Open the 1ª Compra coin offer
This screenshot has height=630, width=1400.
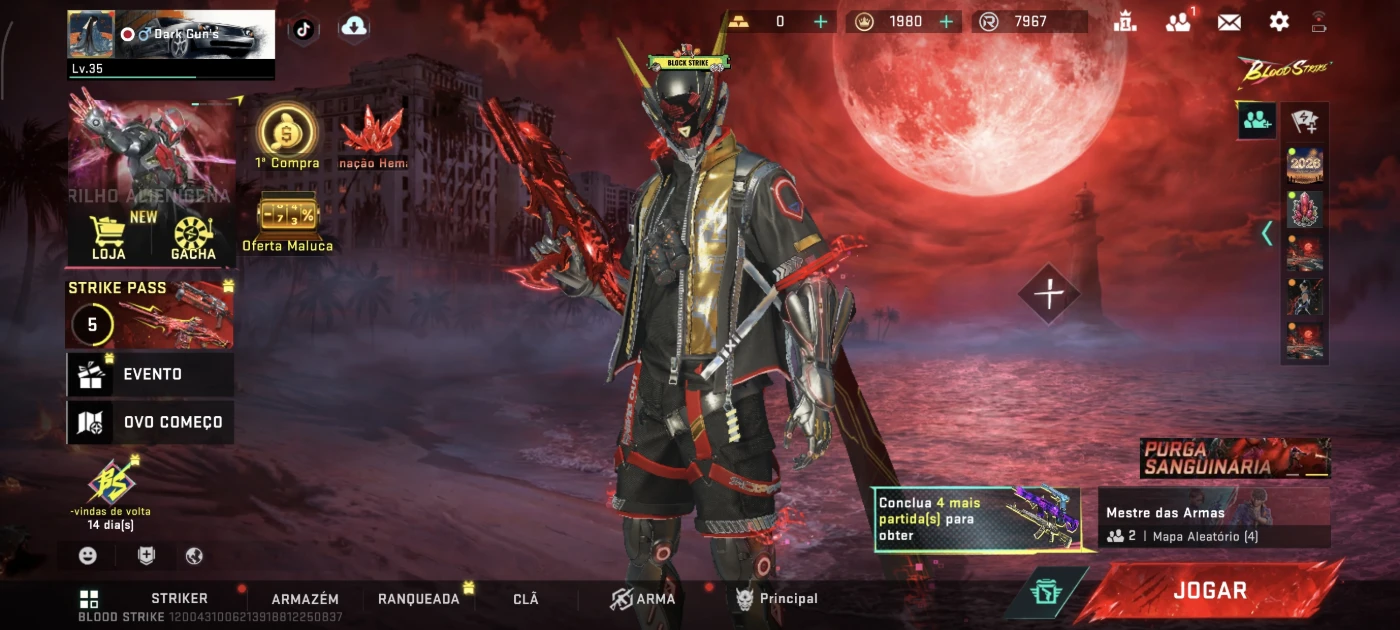pos(287,137)
